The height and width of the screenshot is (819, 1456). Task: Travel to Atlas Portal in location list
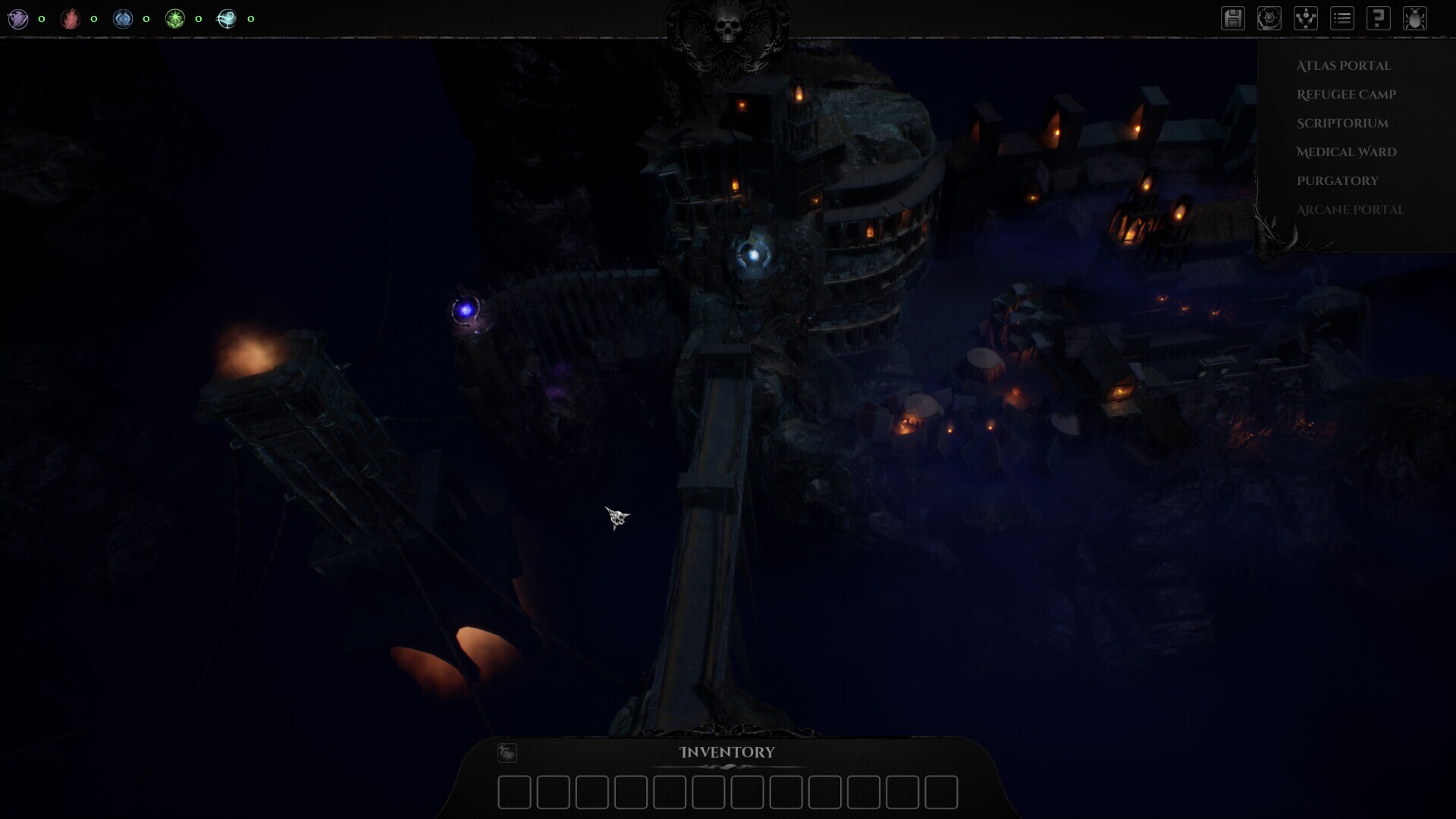(1343, 66)
